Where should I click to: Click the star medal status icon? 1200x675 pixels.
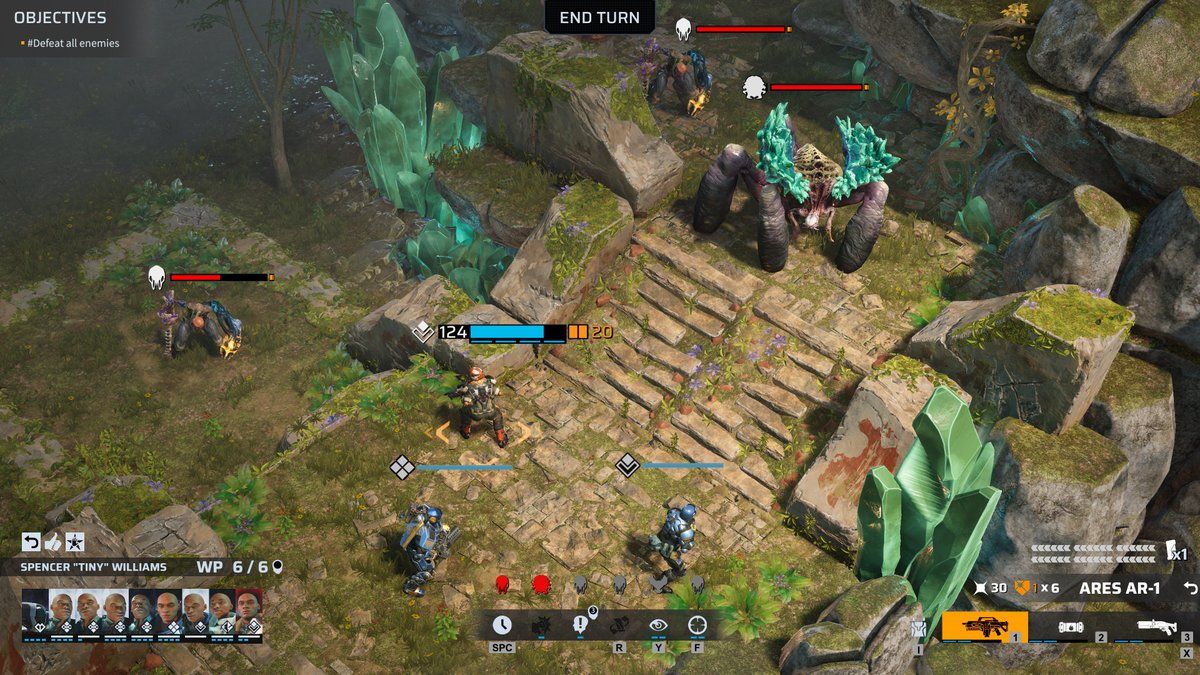point(75,542)
